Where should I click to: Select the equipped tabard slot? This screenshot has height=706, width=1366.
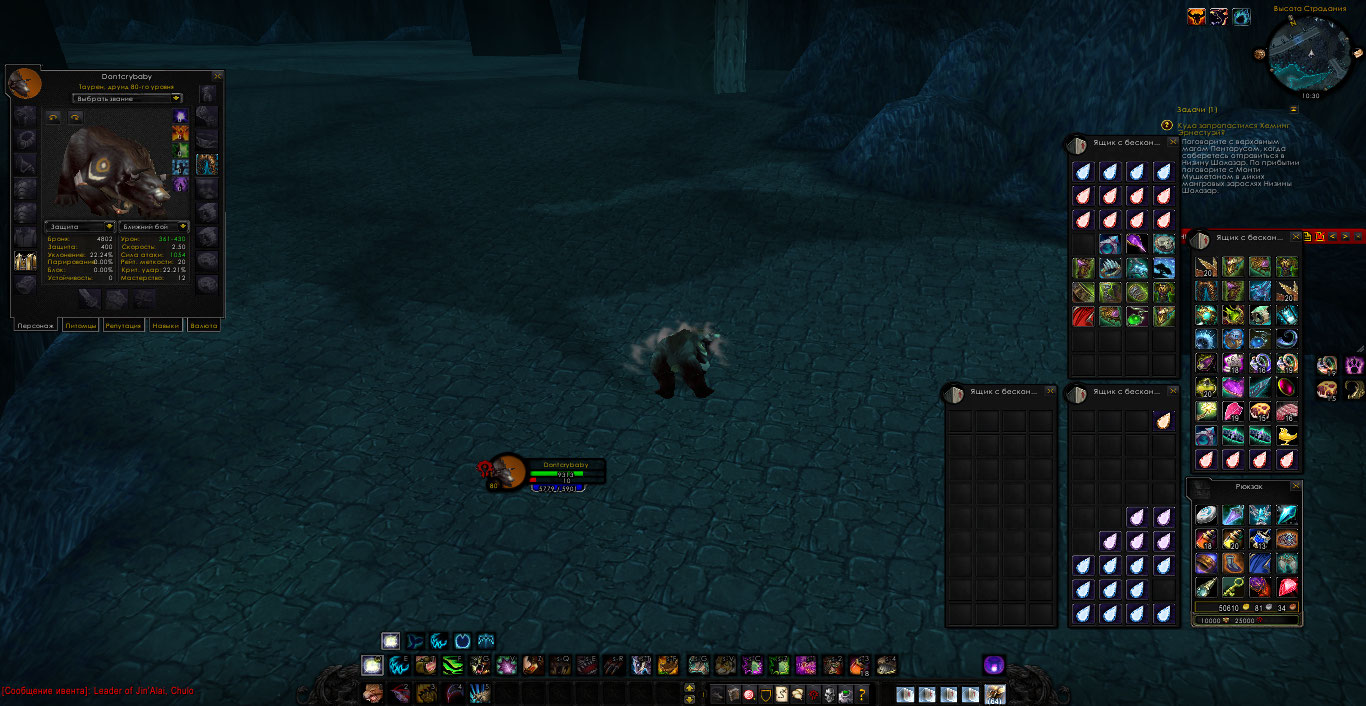(x=25, y=262)
